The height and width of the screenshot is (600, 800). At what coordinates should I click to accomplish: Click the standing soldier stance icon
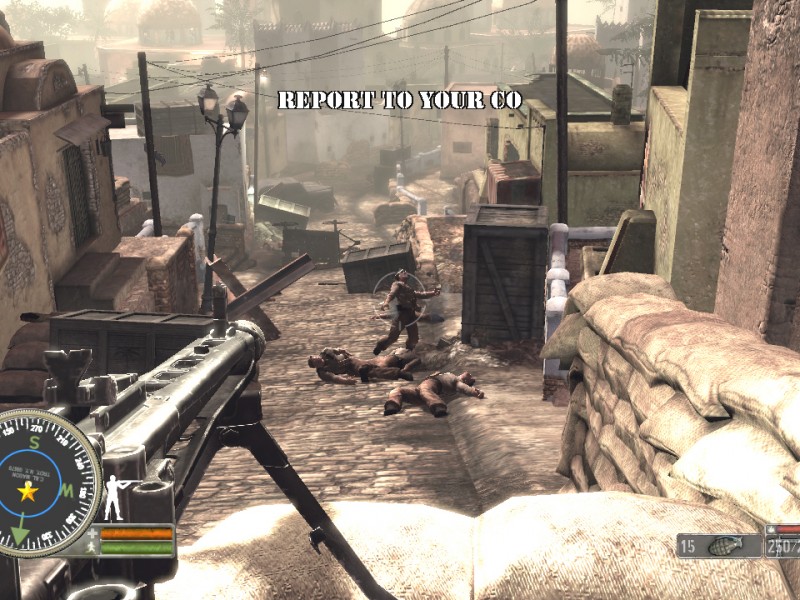coord(113,497)
